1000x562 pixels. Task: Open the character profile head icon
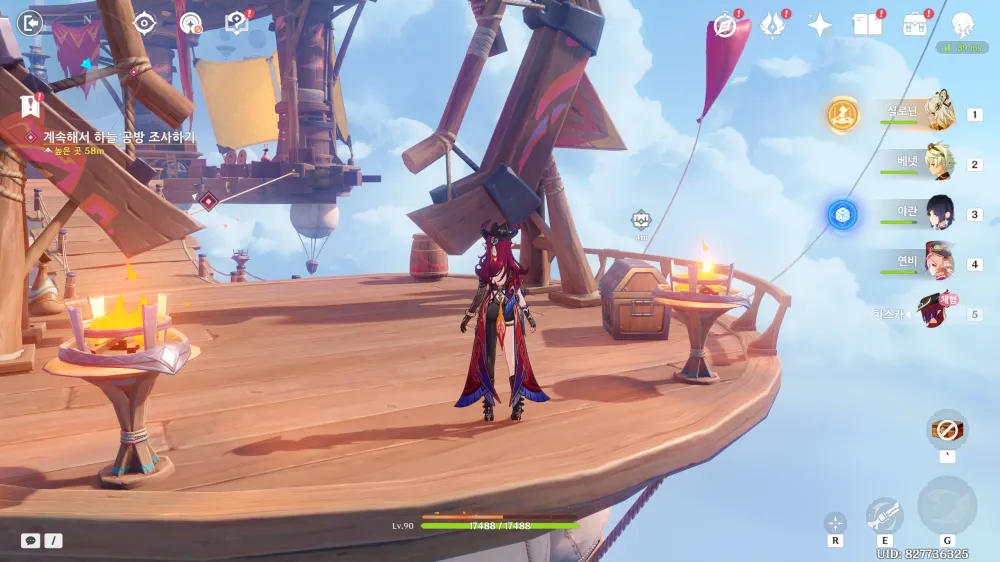click(962, 25)
